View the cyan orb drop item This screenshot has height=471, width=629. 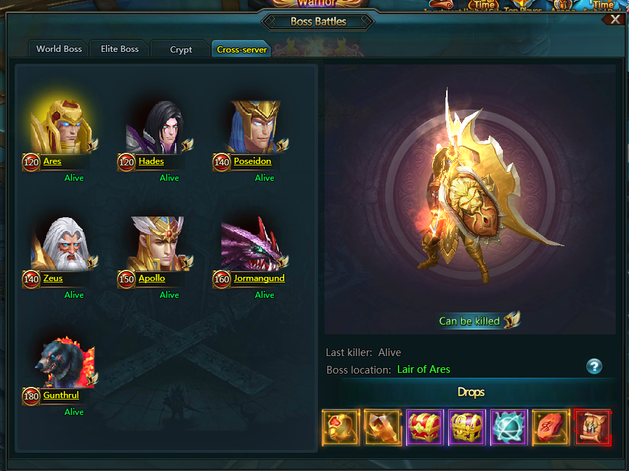click(x=509, y=427)
